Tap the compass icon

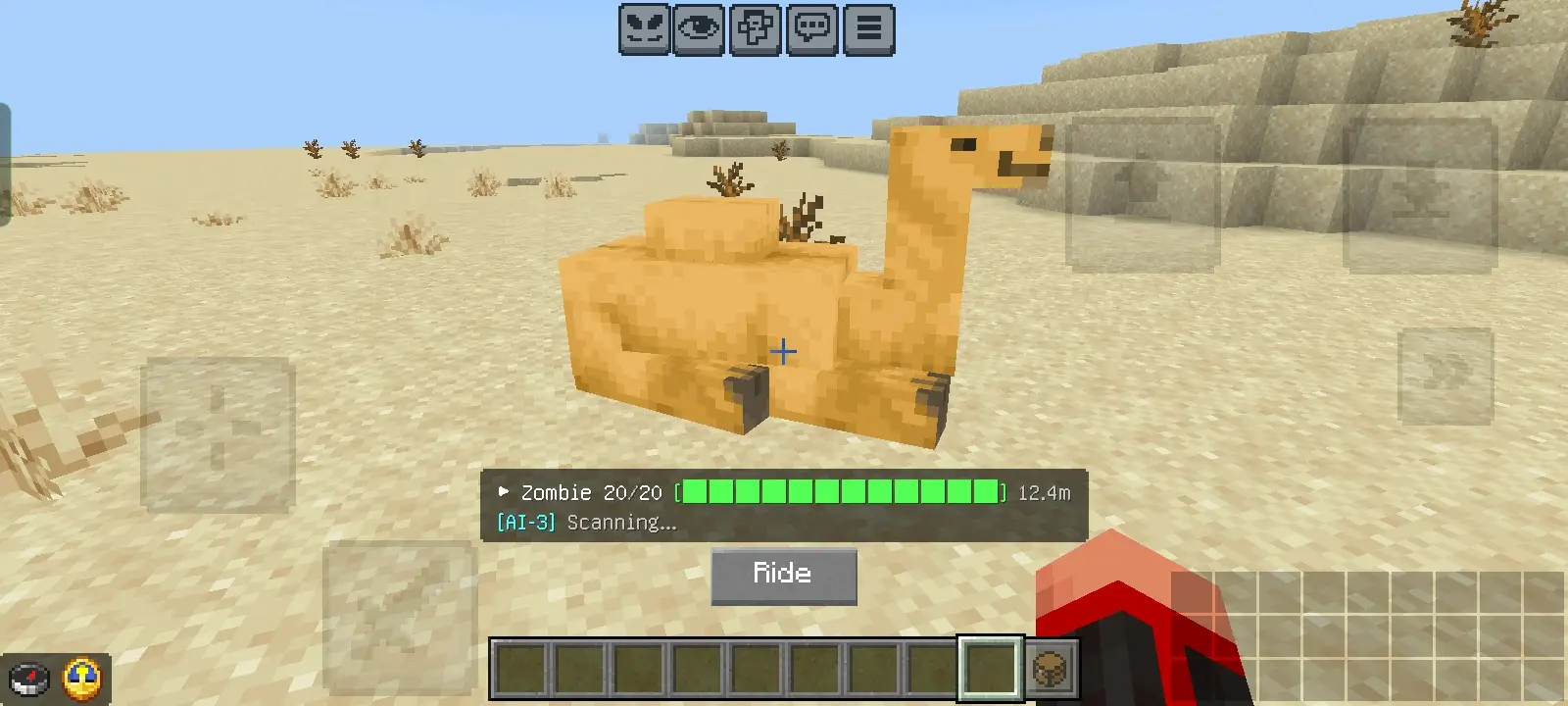[x=28, y=679]
